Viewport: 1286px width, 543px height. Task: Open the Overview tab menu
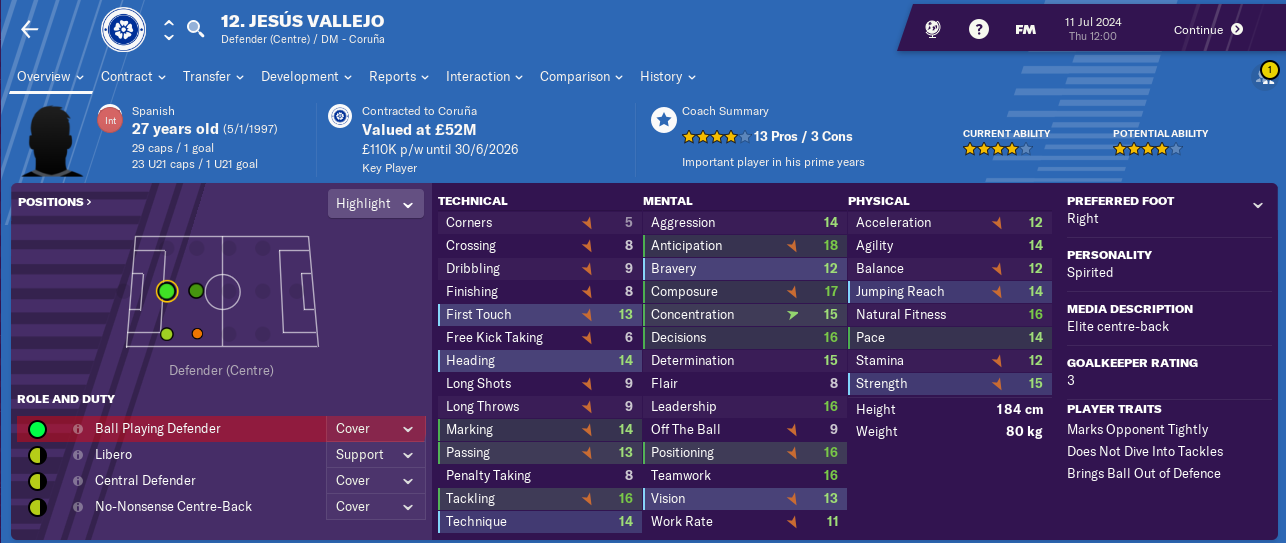point(51,77)
